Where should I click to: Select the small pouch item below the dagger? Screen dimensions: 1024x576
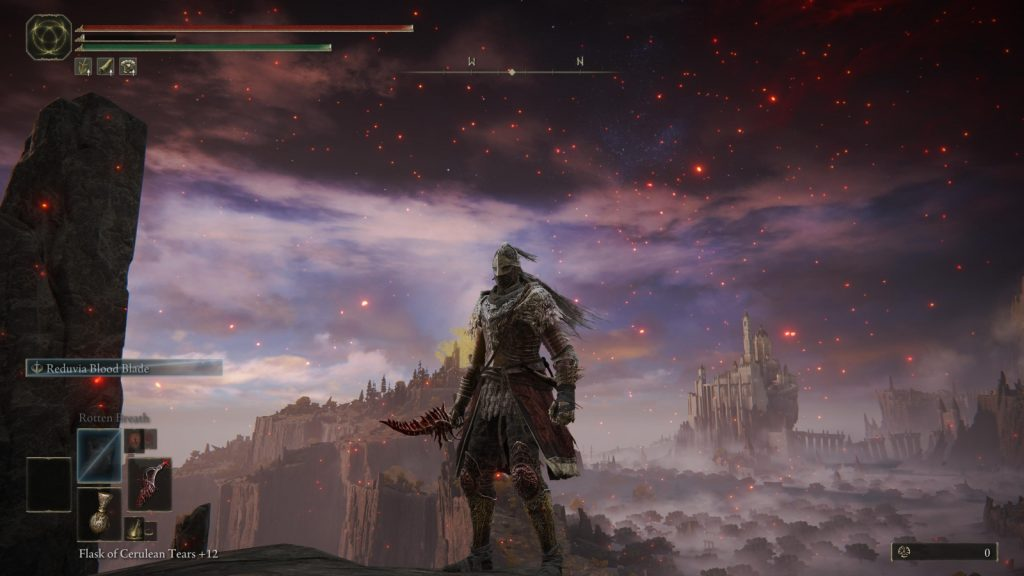134,528
